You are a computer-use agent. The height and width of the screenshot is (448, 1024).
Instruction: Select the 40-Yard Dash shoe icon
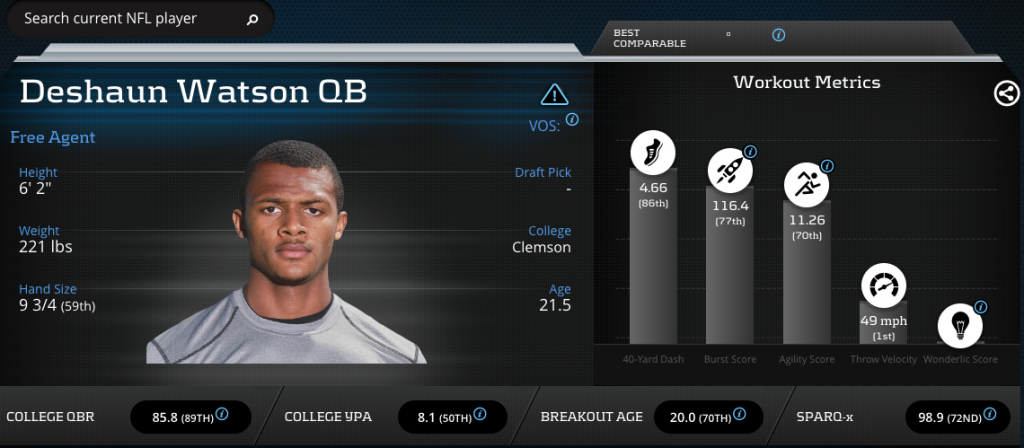click(652, 153)
